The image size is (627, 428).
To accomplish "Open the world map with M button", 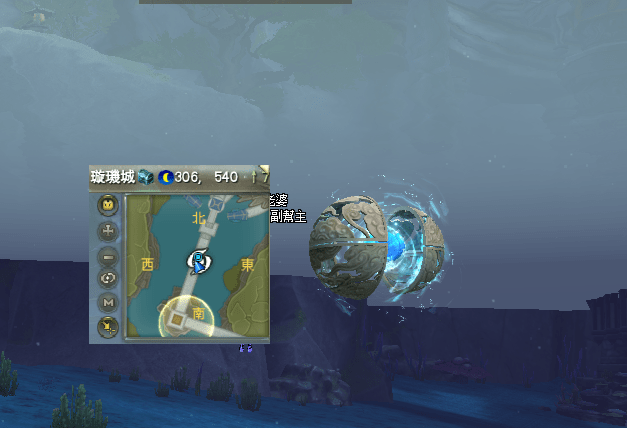I will click(x=108, y=302).
